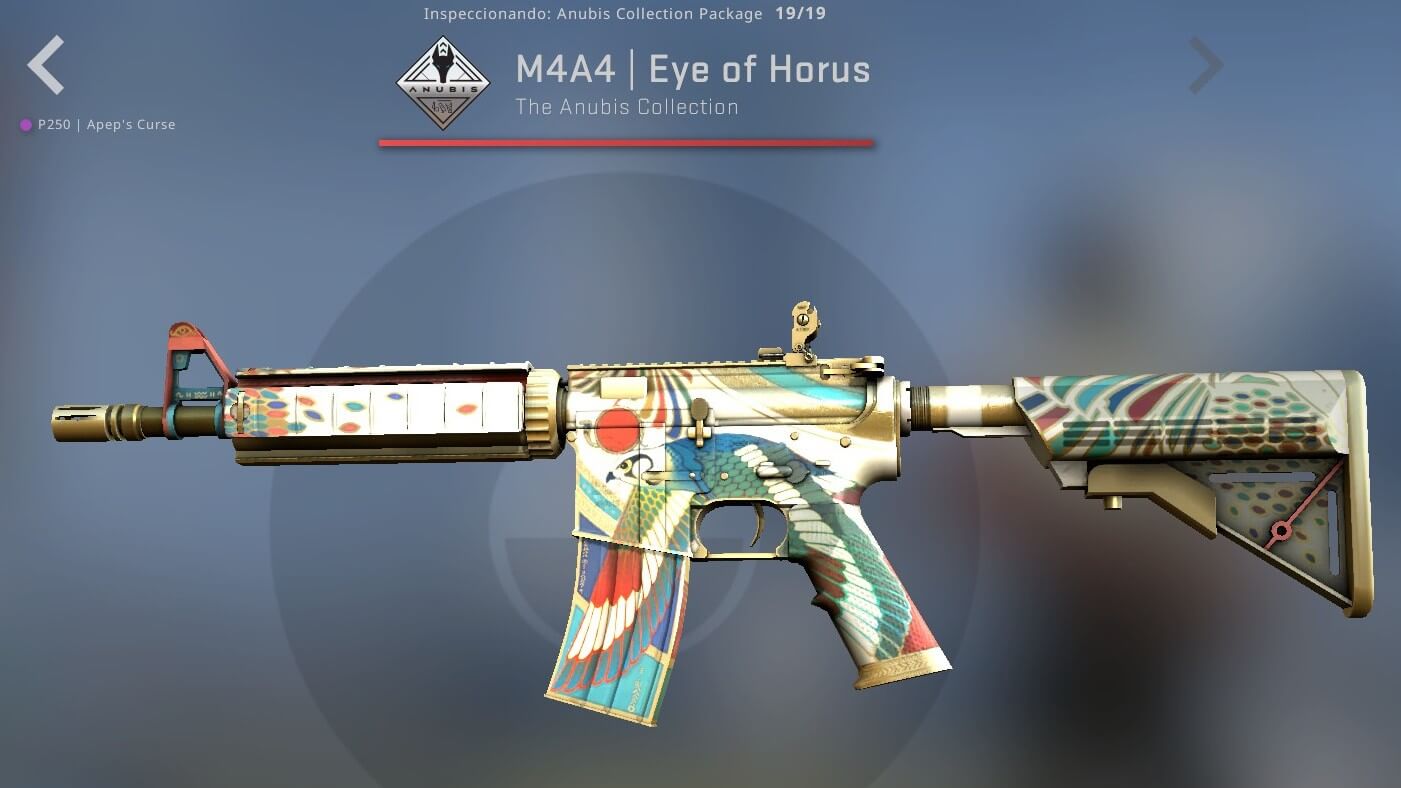Select the P250 | Apep's Curse label
The image size is (1401, 788).
[106, 125]
